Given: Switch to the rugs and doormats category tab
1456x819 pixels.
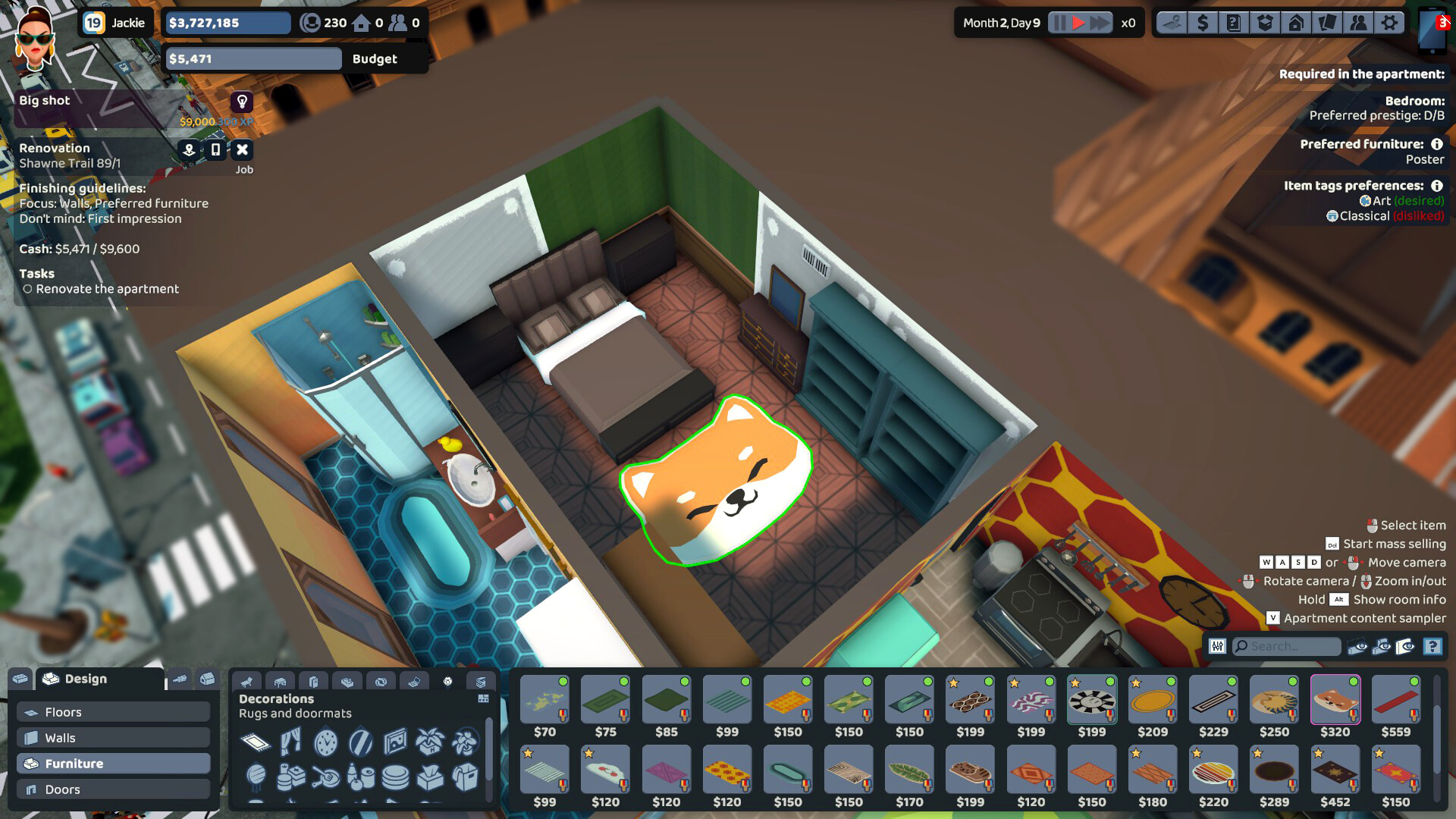Looking at the screenshot, I should [256, 742].
